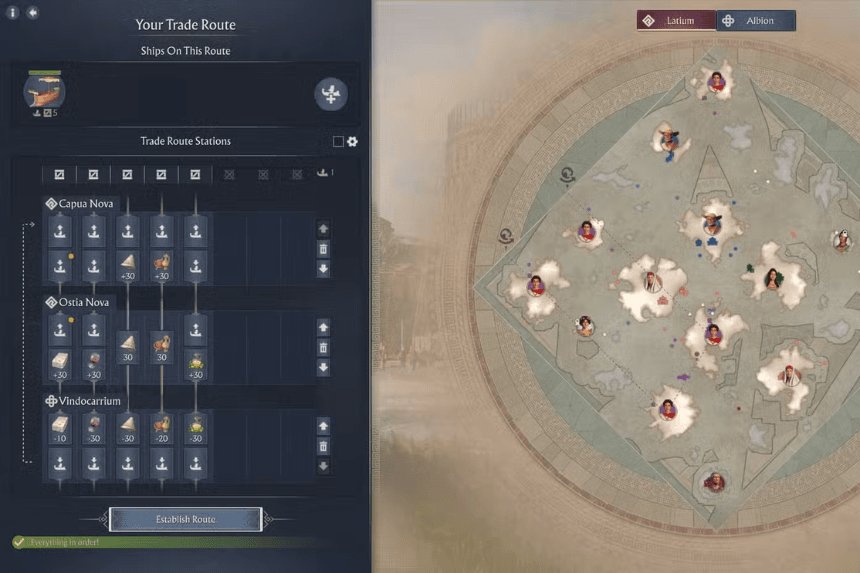Screen dimensions: 860x573
Task: Select the Capua Nova station name
Action: pyautogui.click(x=85, y=204)
